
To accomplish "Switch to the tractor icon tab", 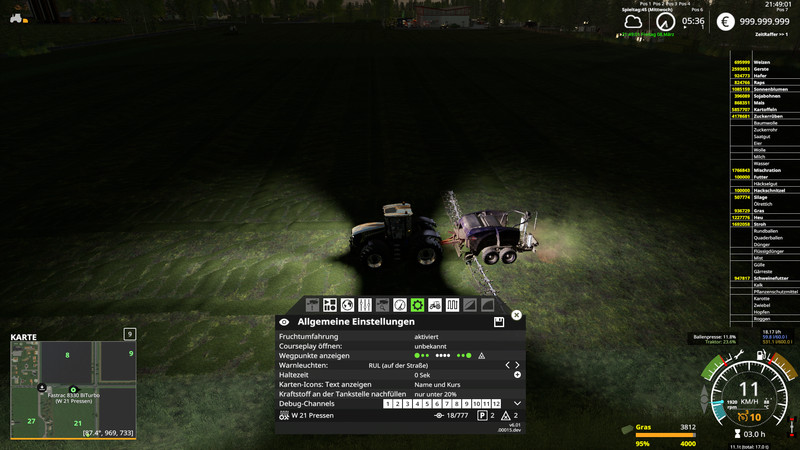I will pyautogui.click(x=435, y=304).
